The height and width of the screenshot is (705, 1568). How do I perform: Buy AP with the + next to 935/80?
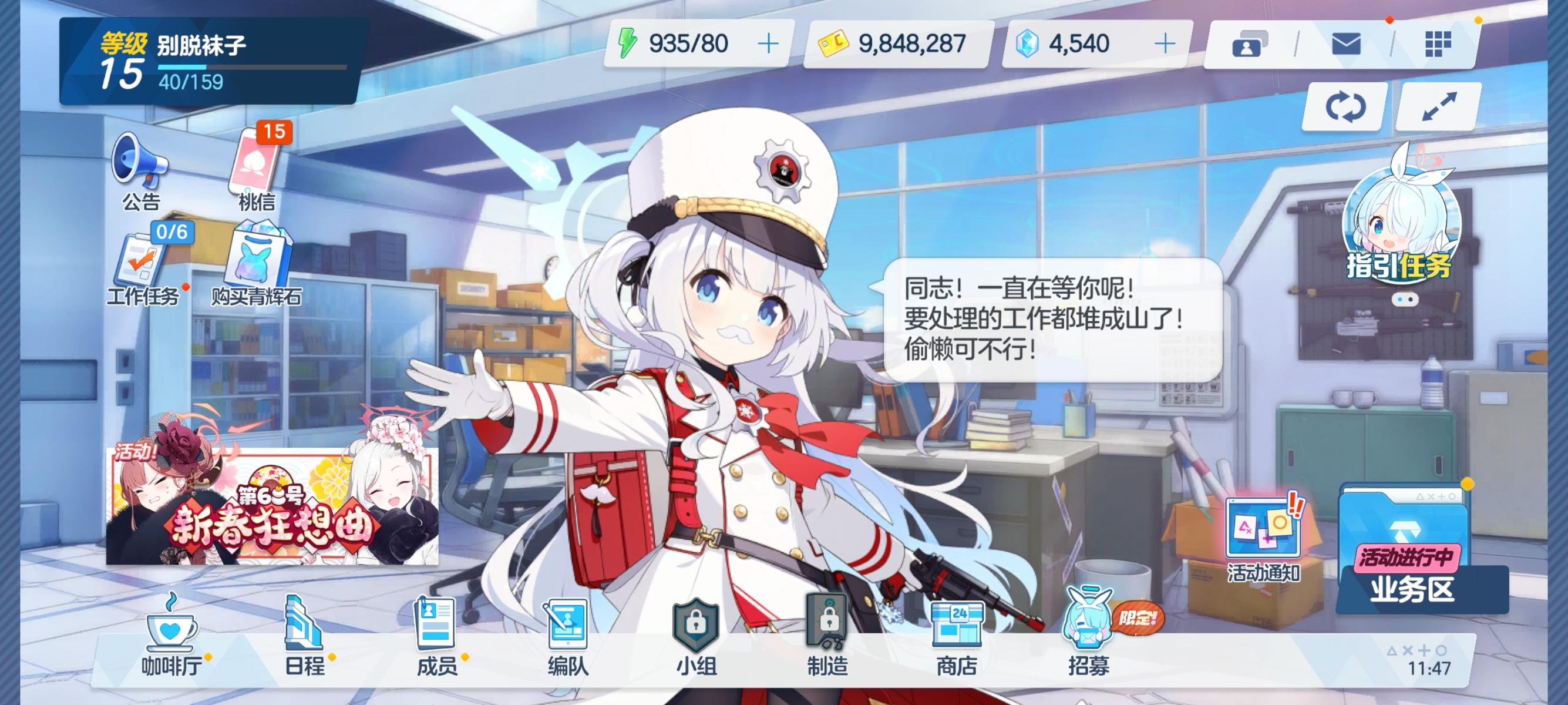[768, 43]
